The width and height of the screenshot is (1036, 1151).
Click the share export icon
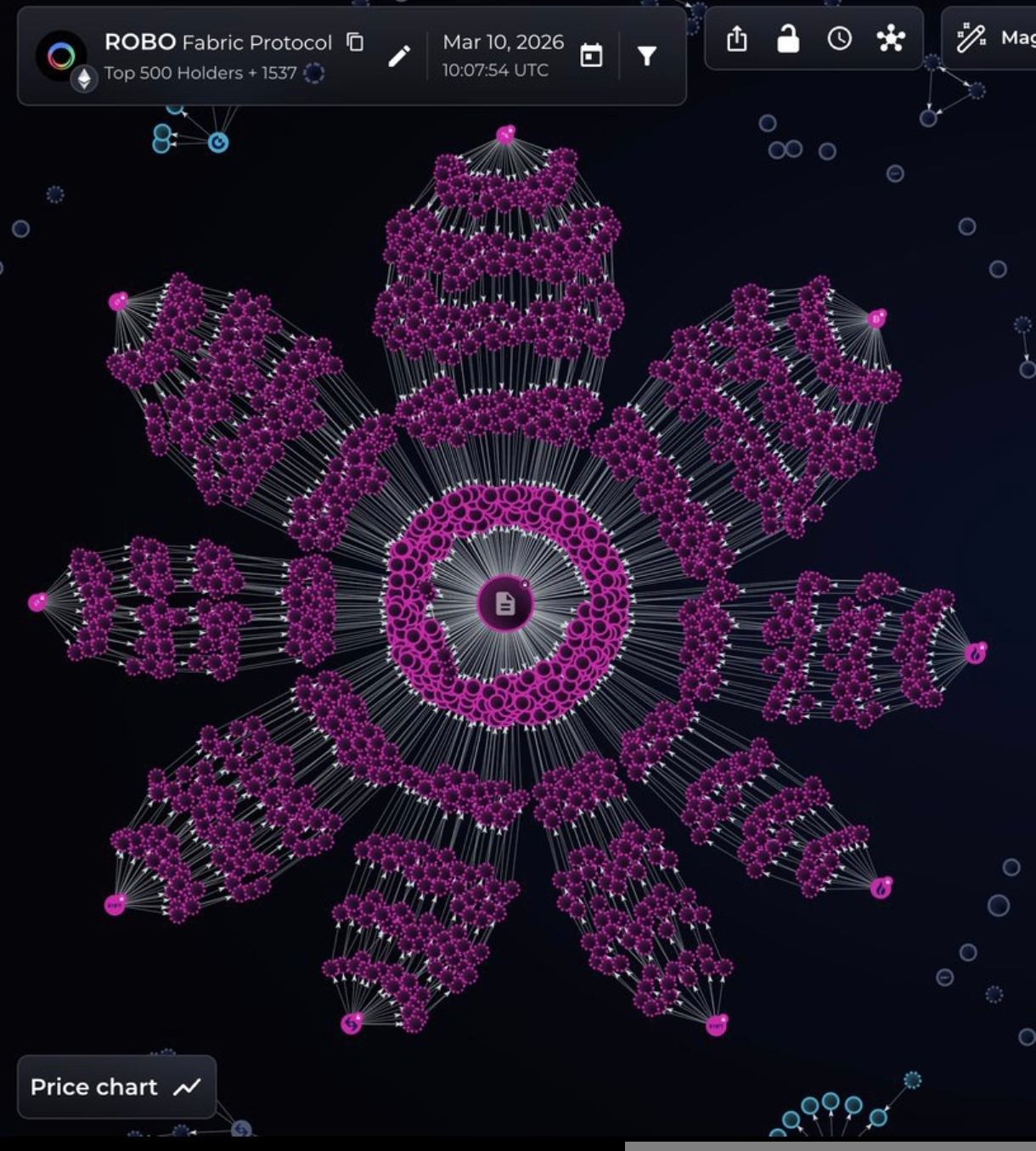point(737,39)
